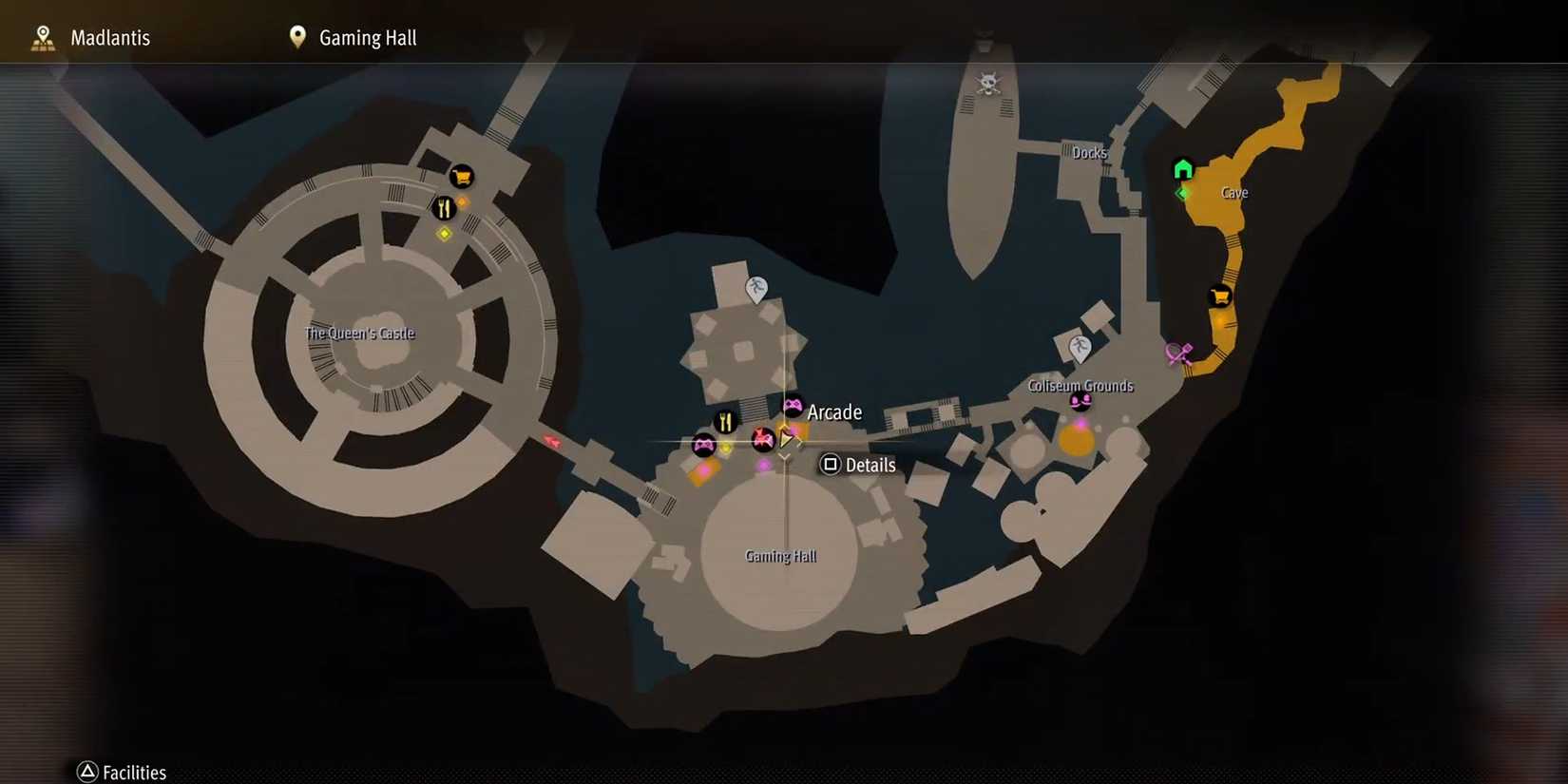This screenshot has width=1568, height=784.
Task: Select the skull emblem on the pirate ship
Action: (989, 84)
